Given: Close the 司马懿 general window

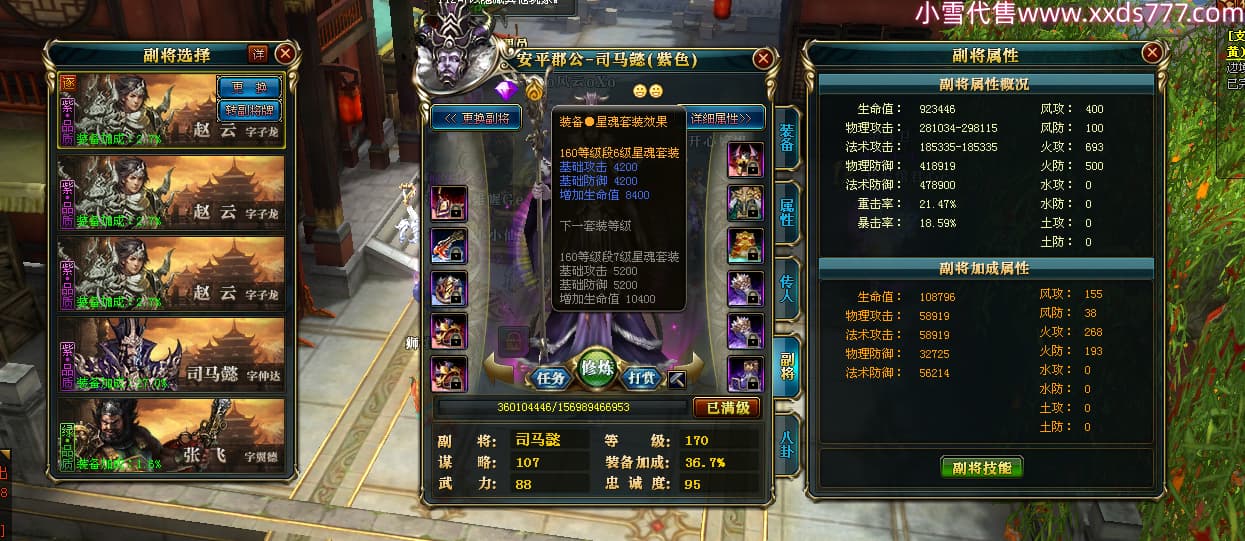Looking at the screenshot, I should 763,60.
